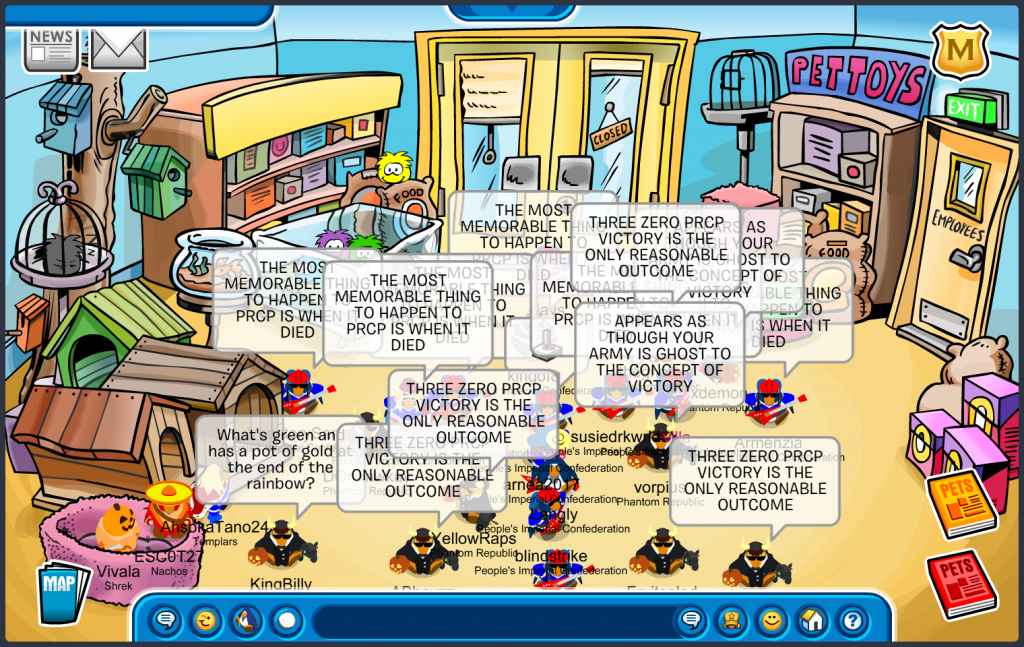Open your player card badge icon
Image resolution: width=1024 pixels, height=647 pixels.
tap(731, 621)
